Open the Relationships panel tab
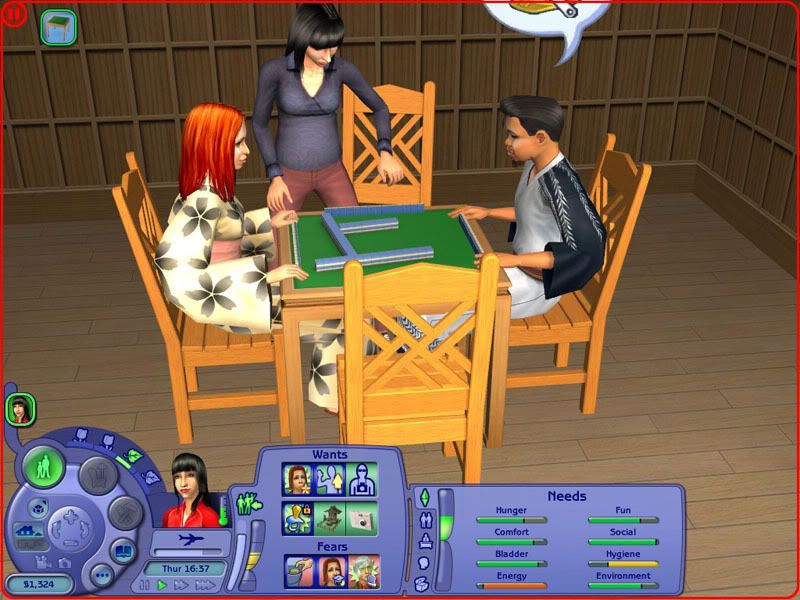 click(x=423, y=519)
